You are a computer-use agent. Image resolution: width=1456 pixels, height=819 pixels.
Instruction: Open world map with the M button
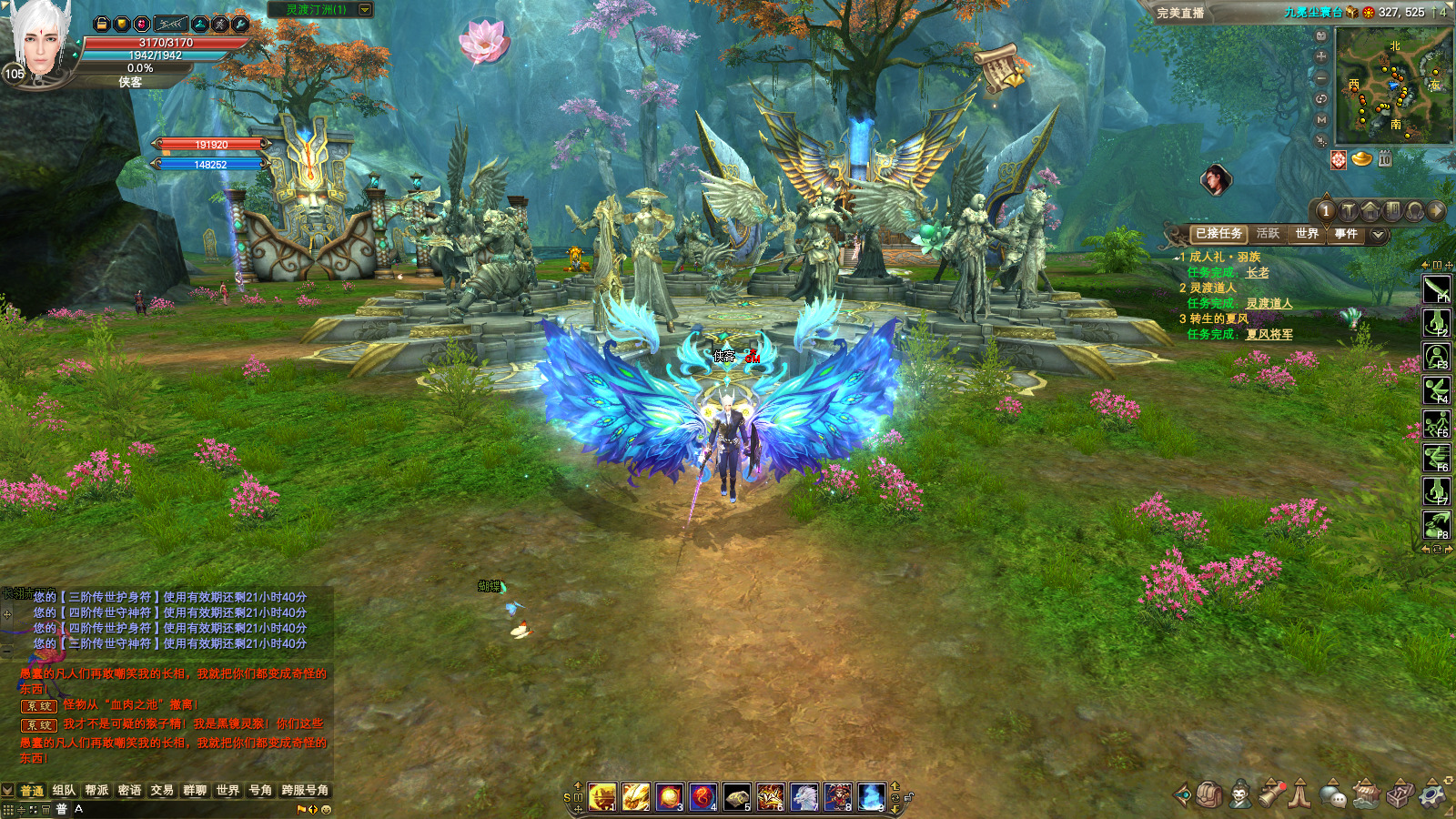(x=1321, y=119)
